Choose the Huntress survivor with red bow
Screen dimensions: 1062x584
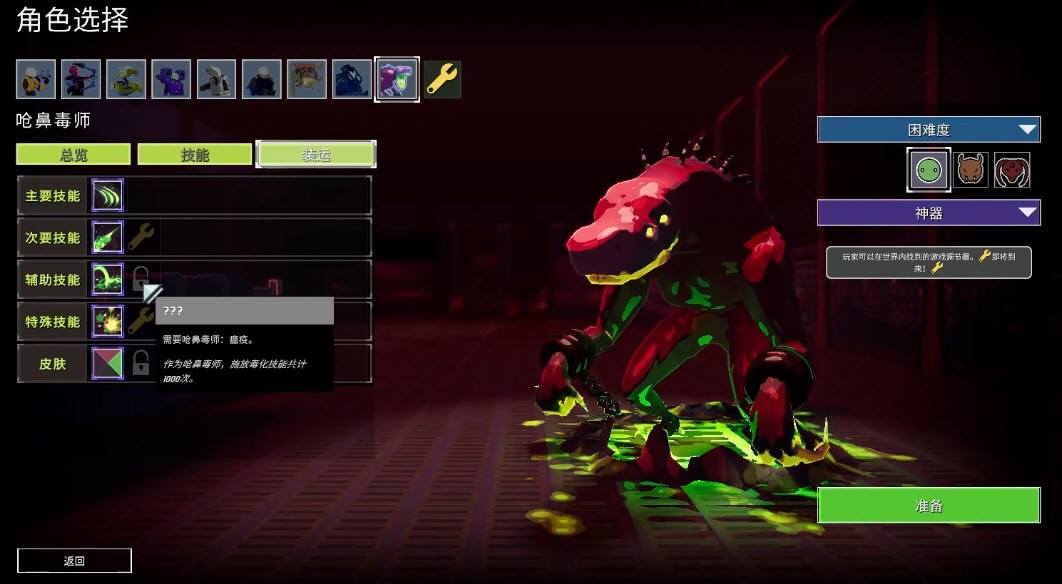click(x=80, y=79)
